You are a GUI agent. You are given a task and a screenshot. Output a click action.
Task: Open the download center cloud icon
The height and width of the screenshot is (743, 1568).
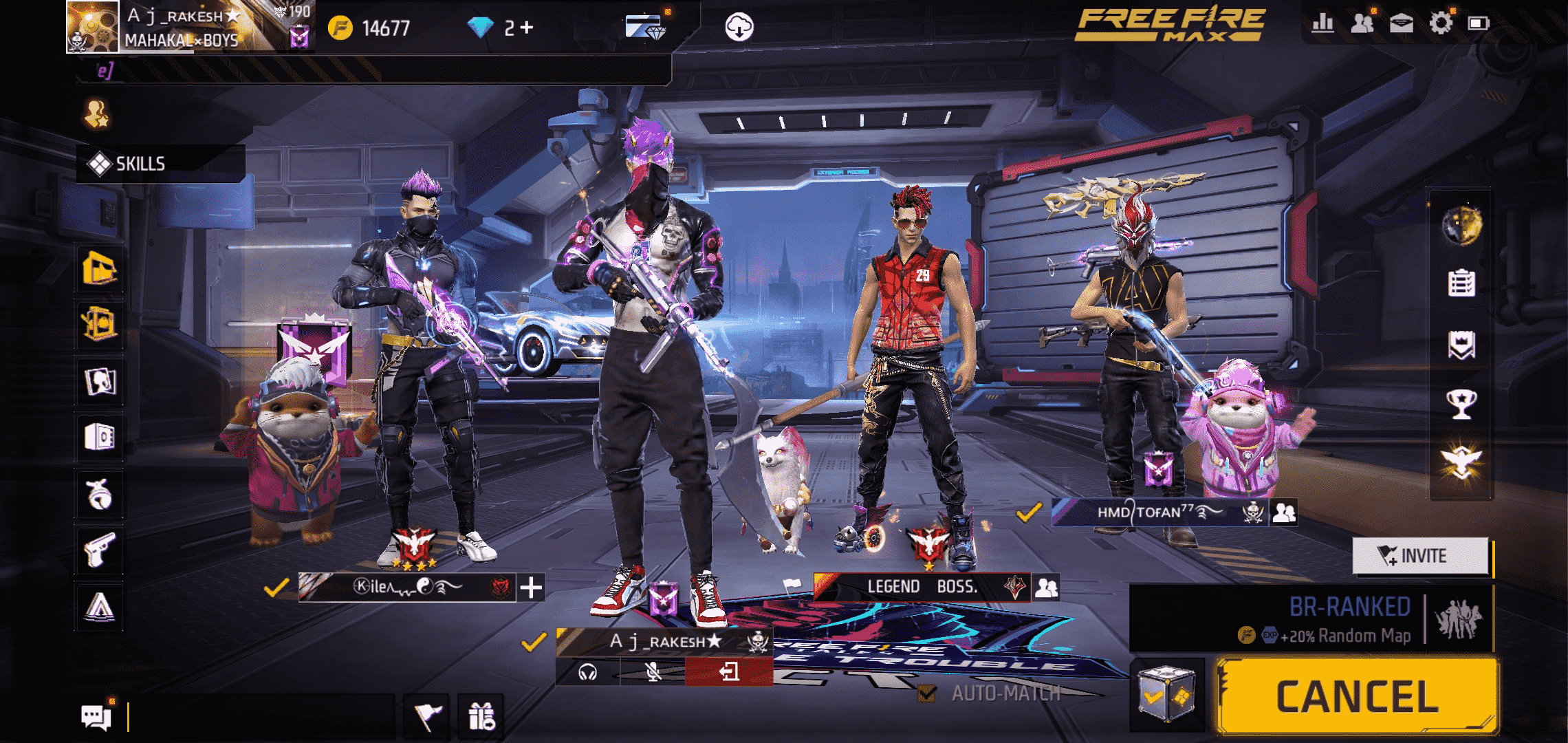[x=739, y=28]
